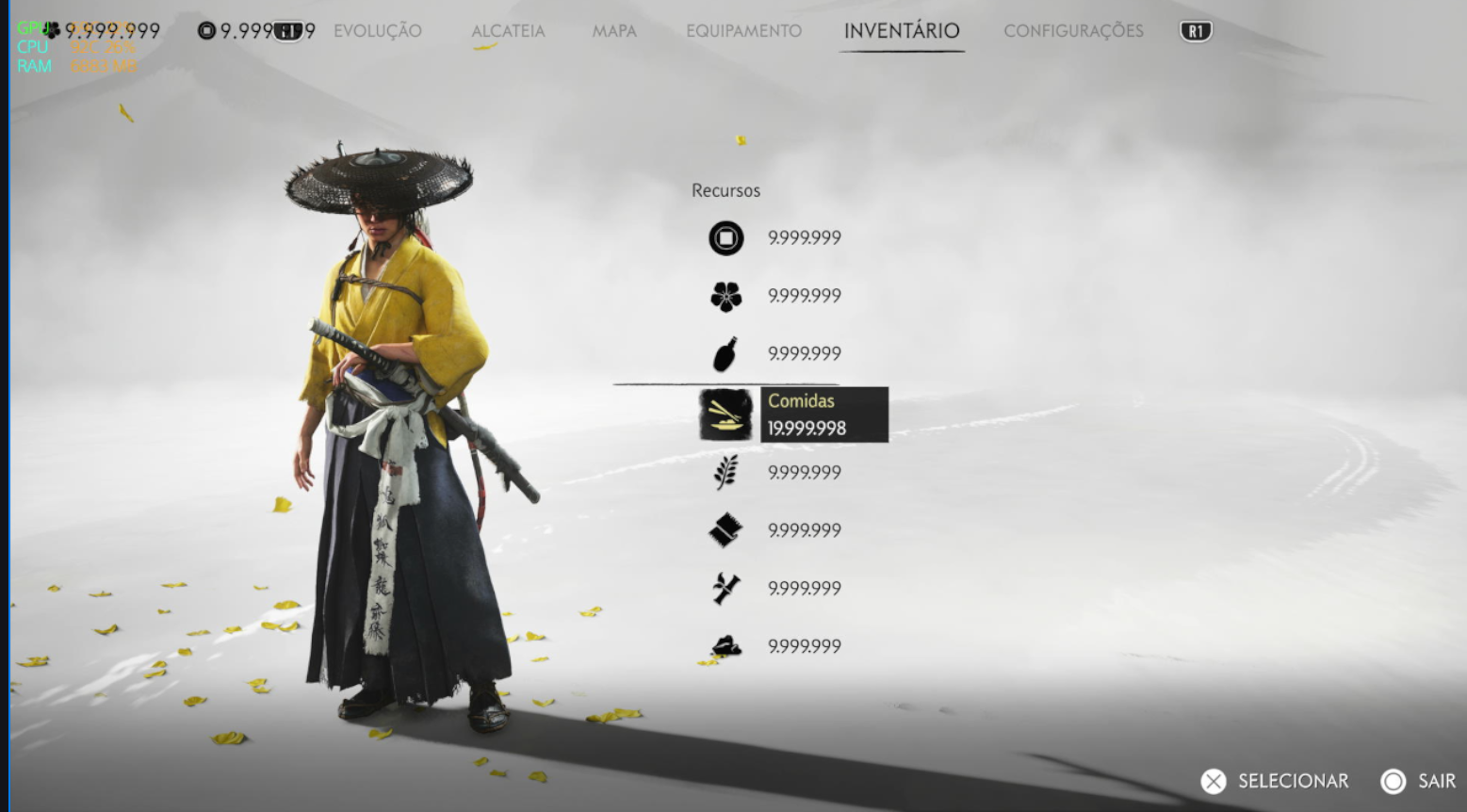
Task: Choose the folded cloth resource
Action: 726,530
